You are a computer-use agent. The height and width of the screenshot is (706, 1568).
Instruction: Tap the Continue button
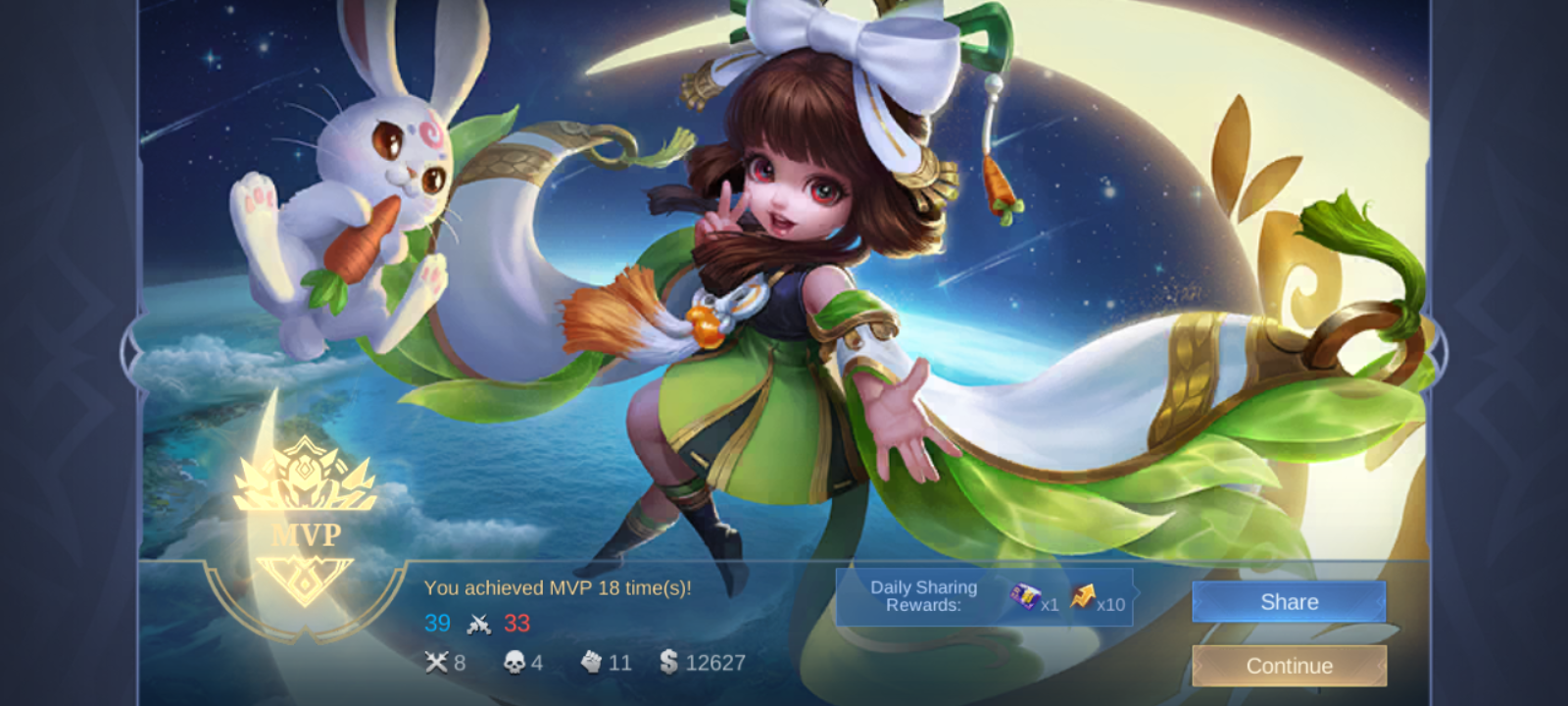click(x=1289, y=665)
